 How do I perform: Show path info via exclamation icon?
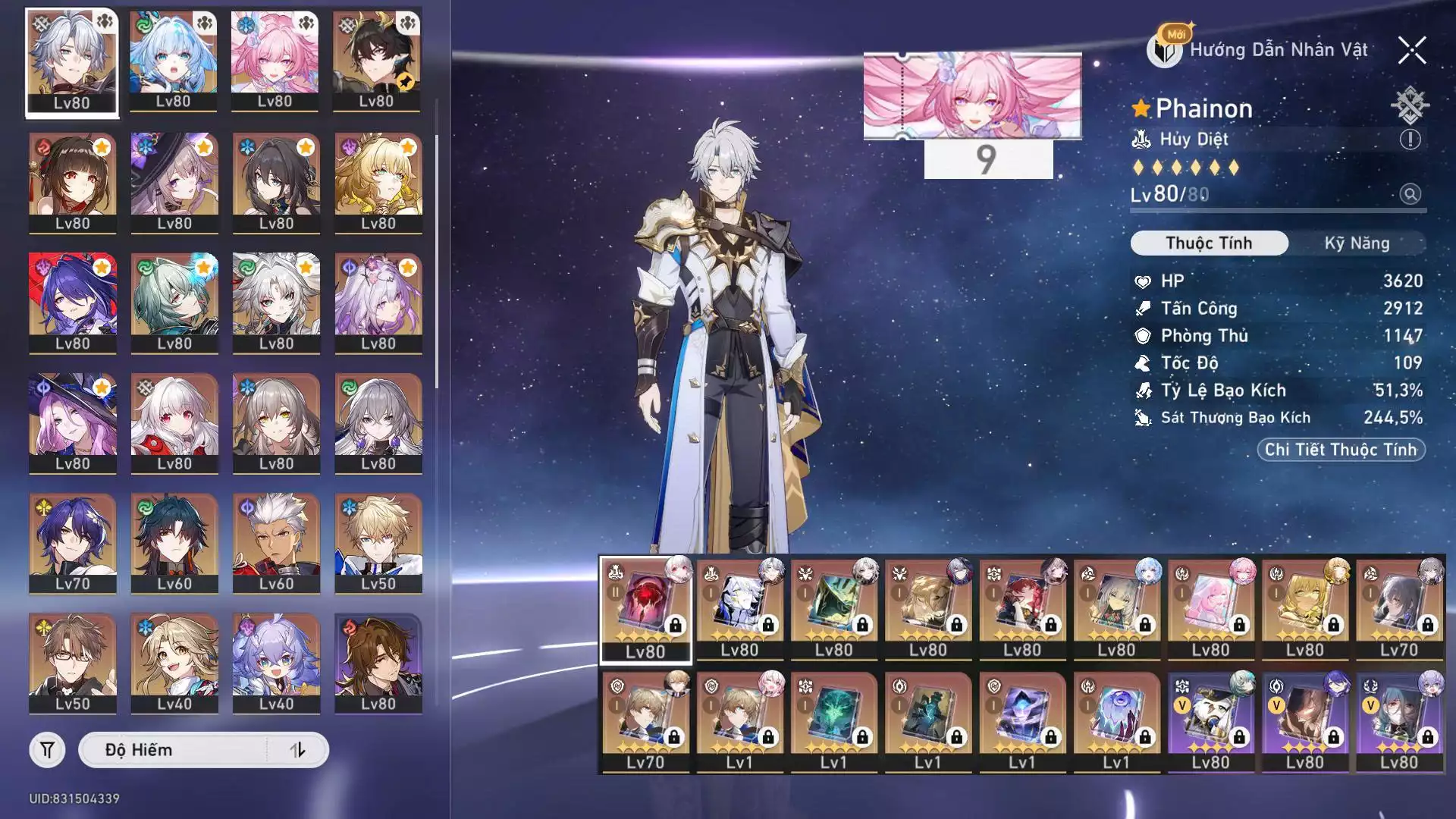click(1410, 140)
